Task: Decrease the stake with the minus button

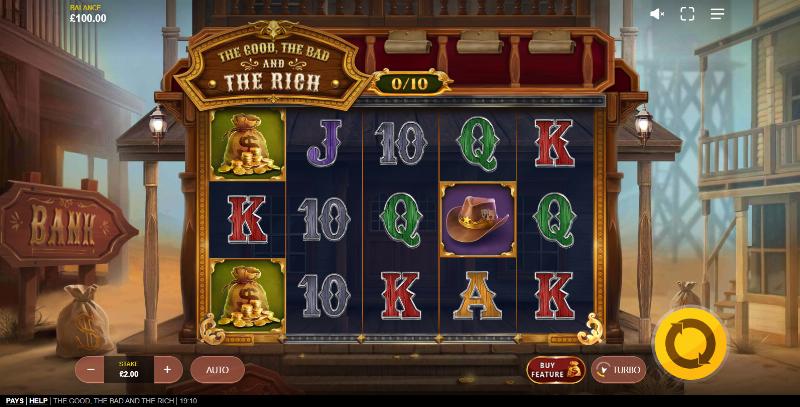Action: point(91,369)
